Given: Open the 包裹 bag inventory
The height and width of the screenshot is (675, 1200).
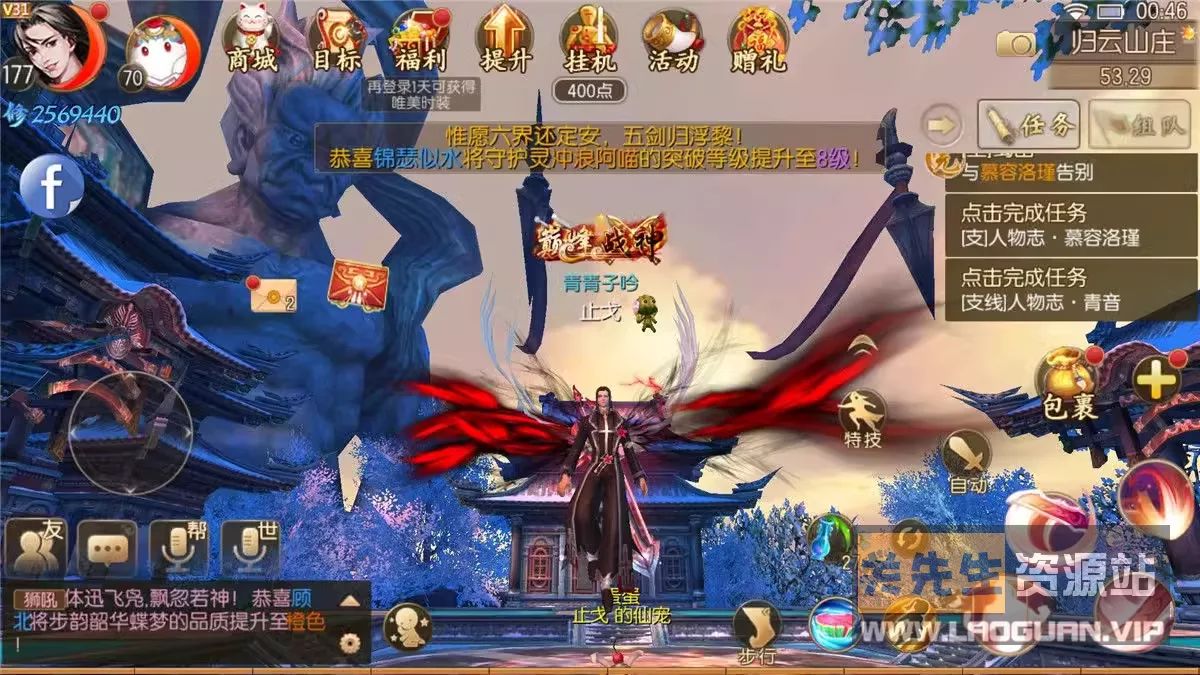Looking at the screenshot, I should click(x=1070, y=382).
